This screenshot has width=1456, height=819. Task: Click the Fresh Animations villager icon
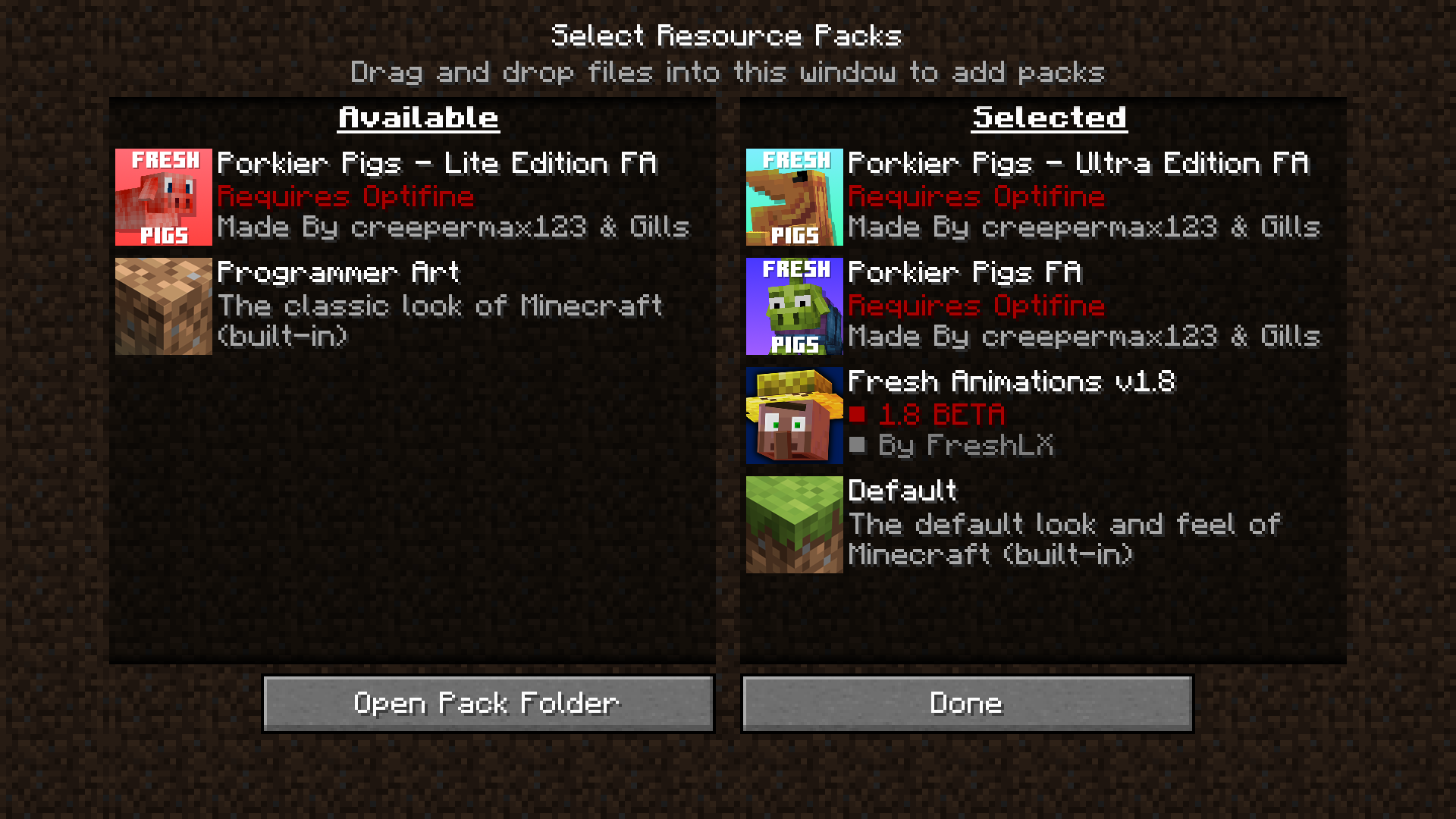pos(794,415)
